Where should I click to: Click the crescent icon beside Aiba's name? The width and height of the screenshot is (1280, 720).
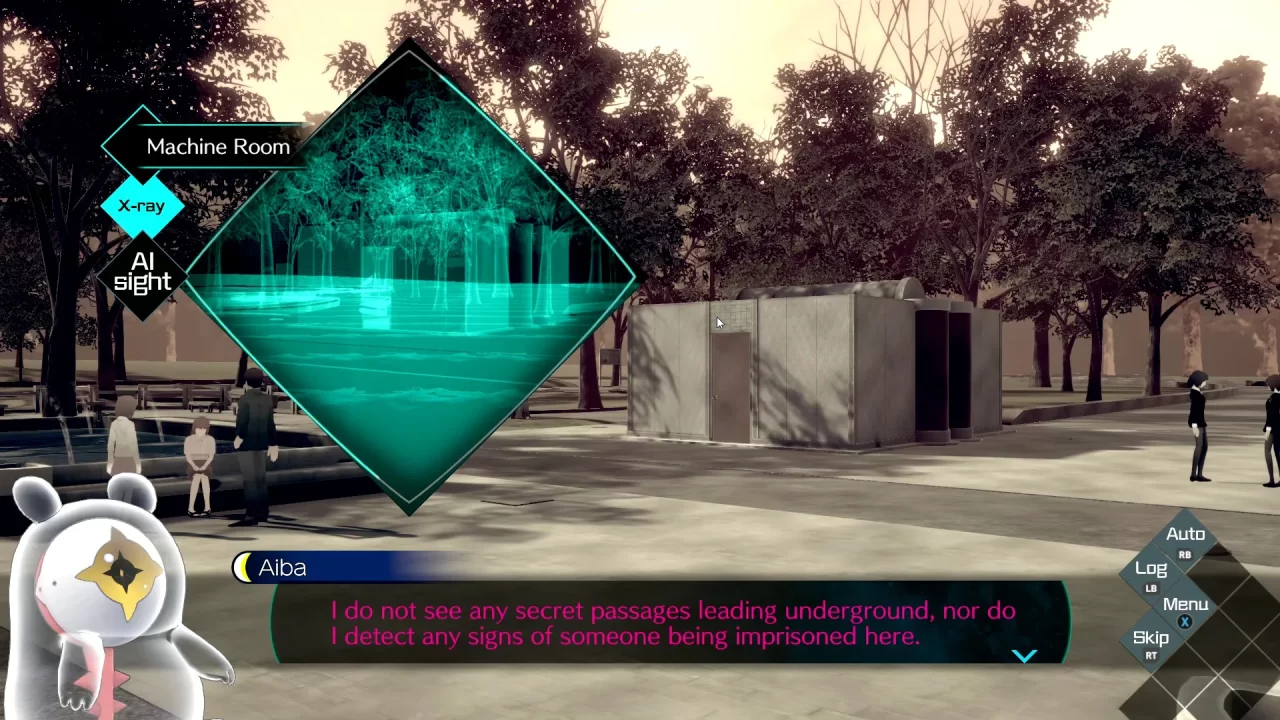coord(243,567)
